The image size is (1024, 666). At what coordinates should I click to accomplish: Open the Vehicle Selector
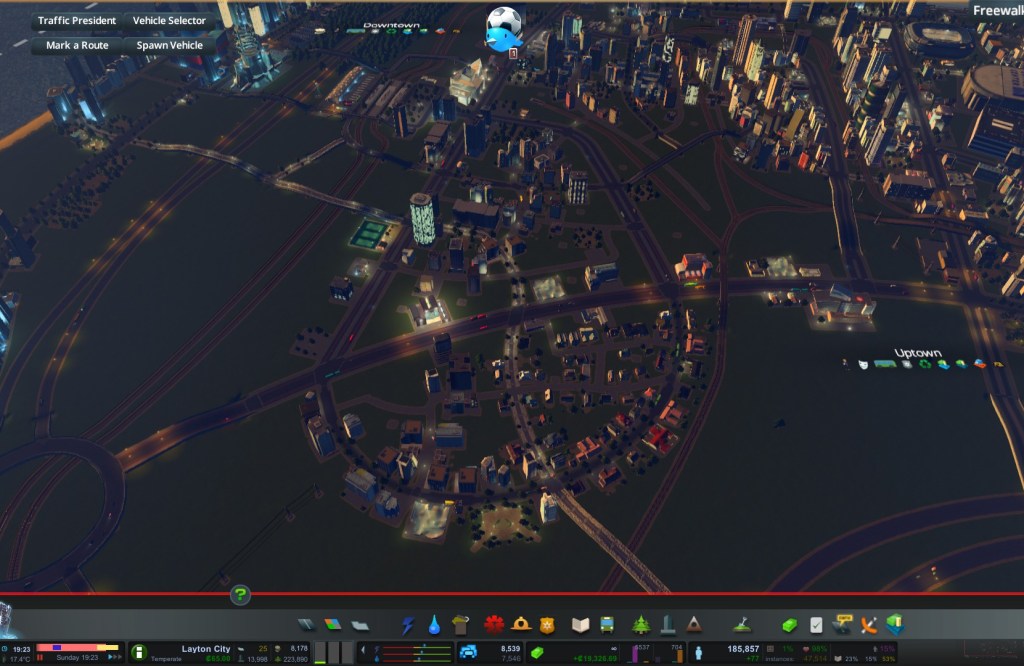[169, 20]
